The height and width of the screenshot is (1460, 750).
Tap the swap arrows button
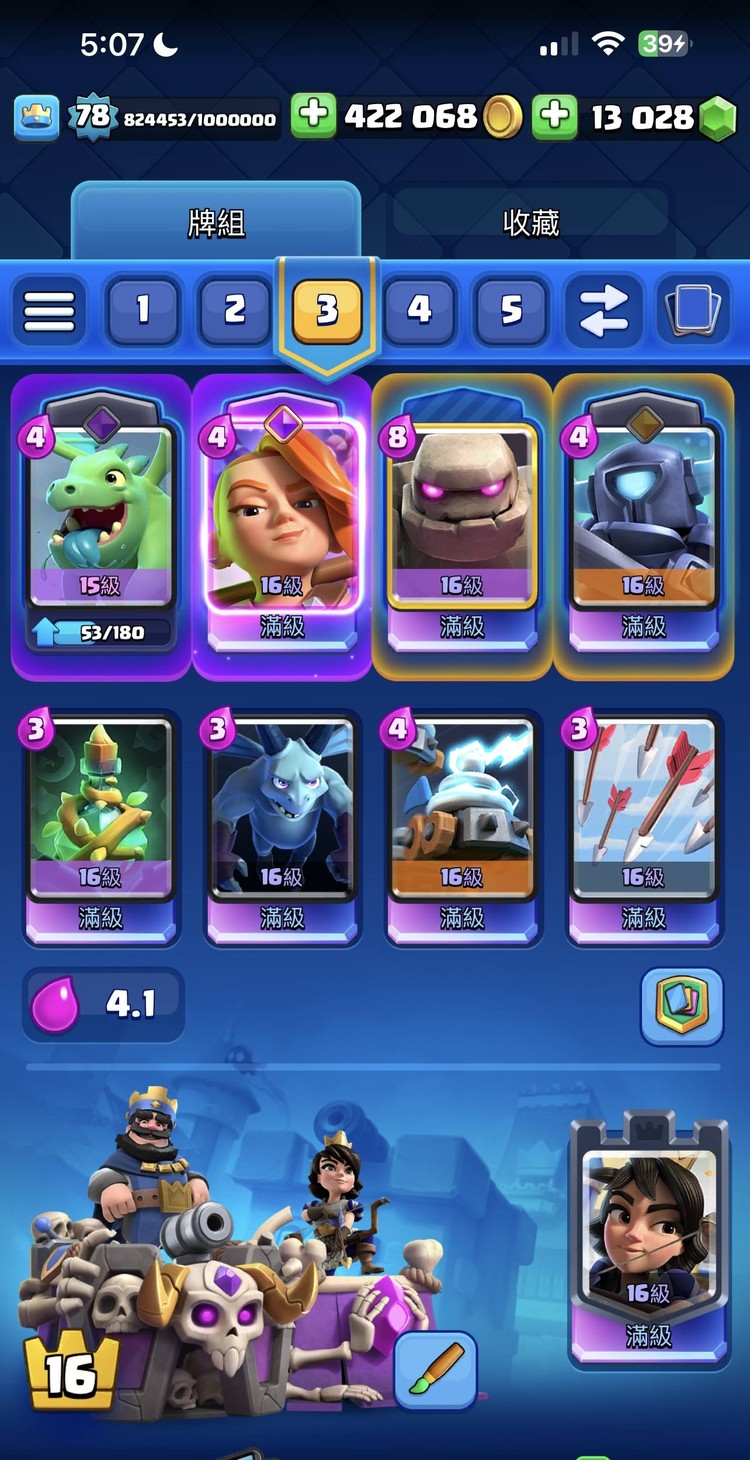pyautogui.click(x=603, y=310)
